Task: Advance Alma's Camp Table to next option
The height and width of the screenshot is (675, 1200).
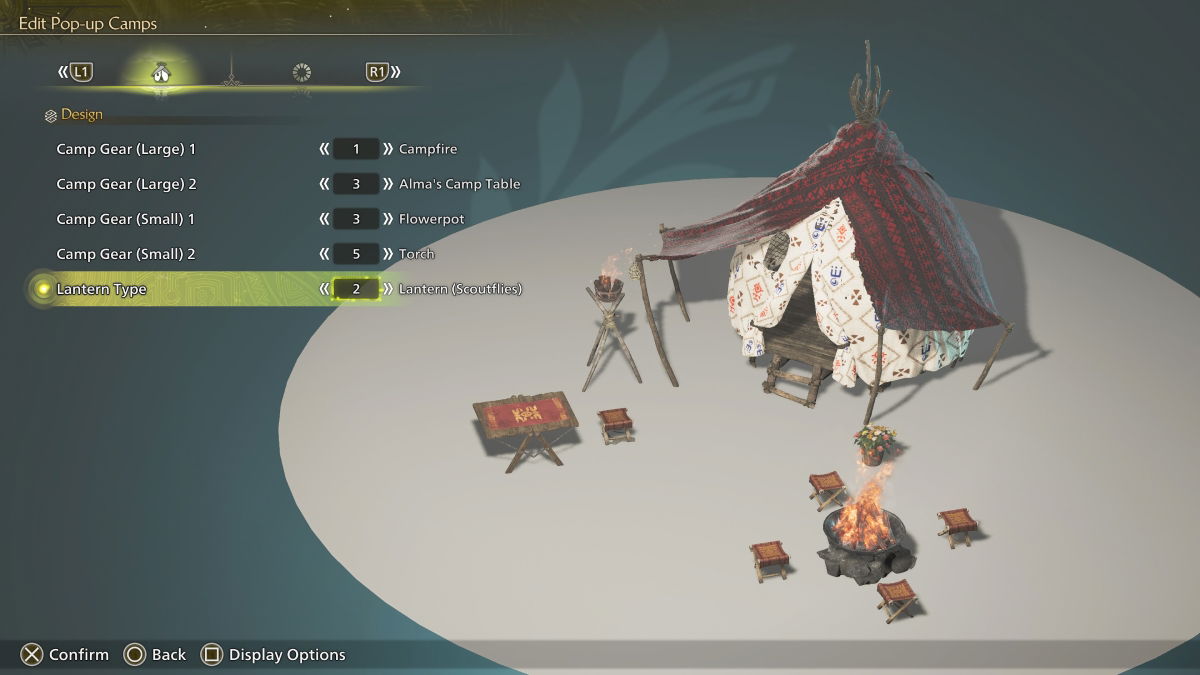Action: tap(388, 184)
